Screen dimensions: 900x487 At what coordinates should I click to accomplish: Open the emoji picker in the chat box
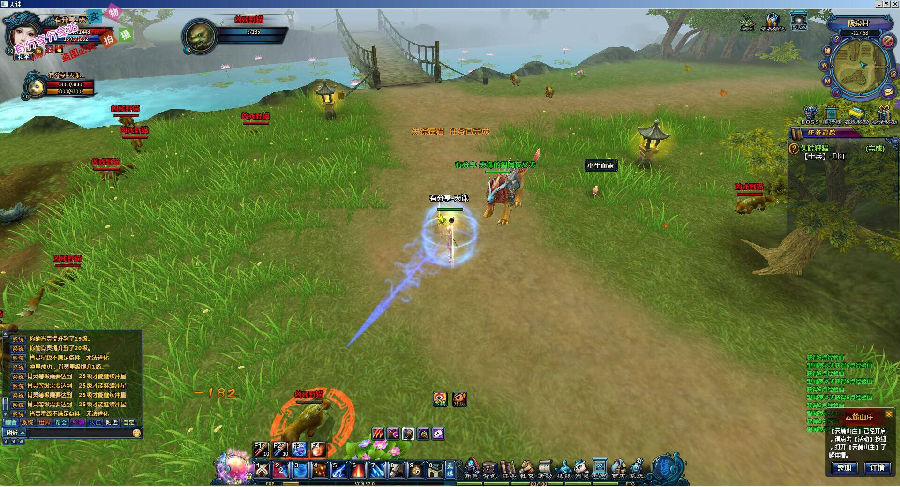coord(136,434)
